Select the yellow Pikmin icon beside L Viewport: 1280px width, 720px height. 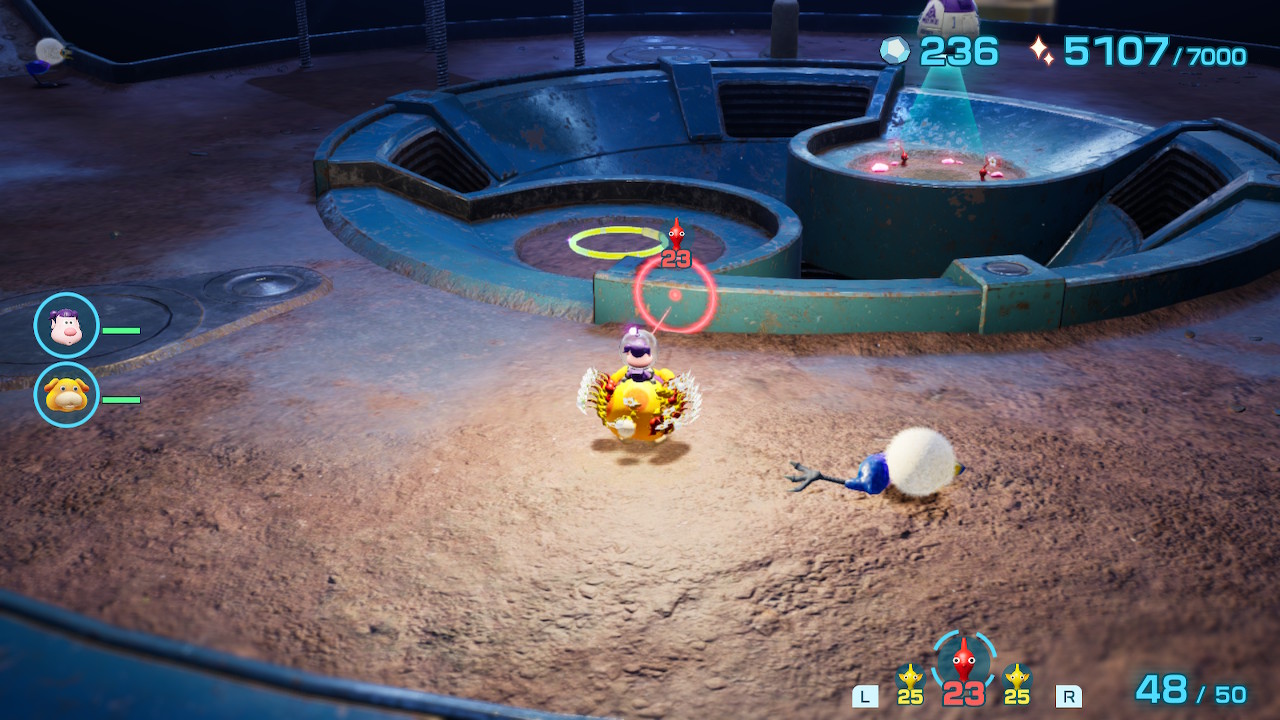[909, 680]
